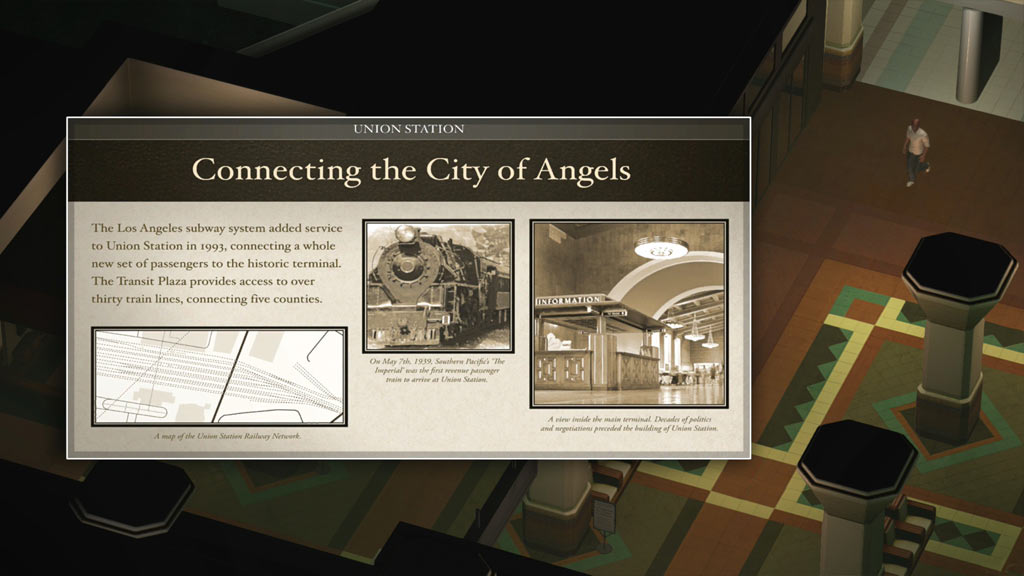Click the steam locomotive photograph
This screenshot has height=576, width=1024.
click(438, 285)
